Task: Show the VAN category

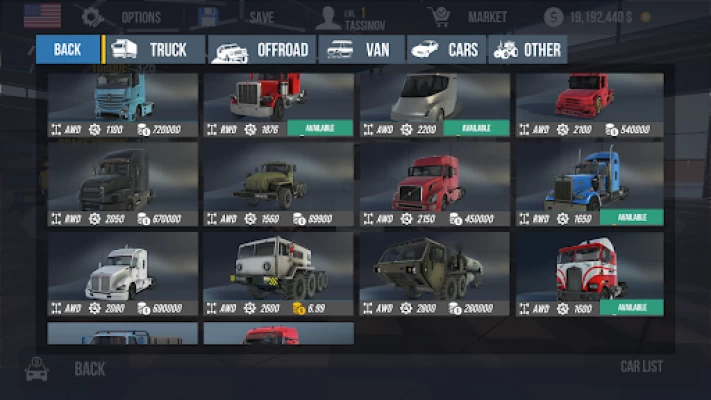Action: click(x=361, y=50)
